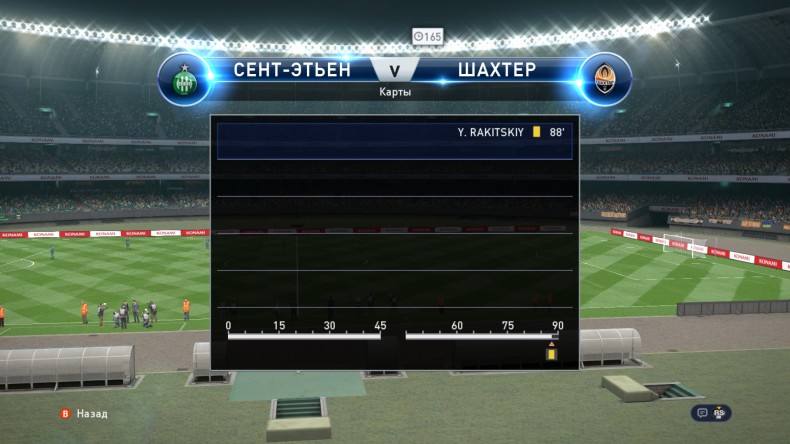Select the Y. Rakitskiy yellow card row
This screenshot has height=444, width=790.
[x=395, y=132]
